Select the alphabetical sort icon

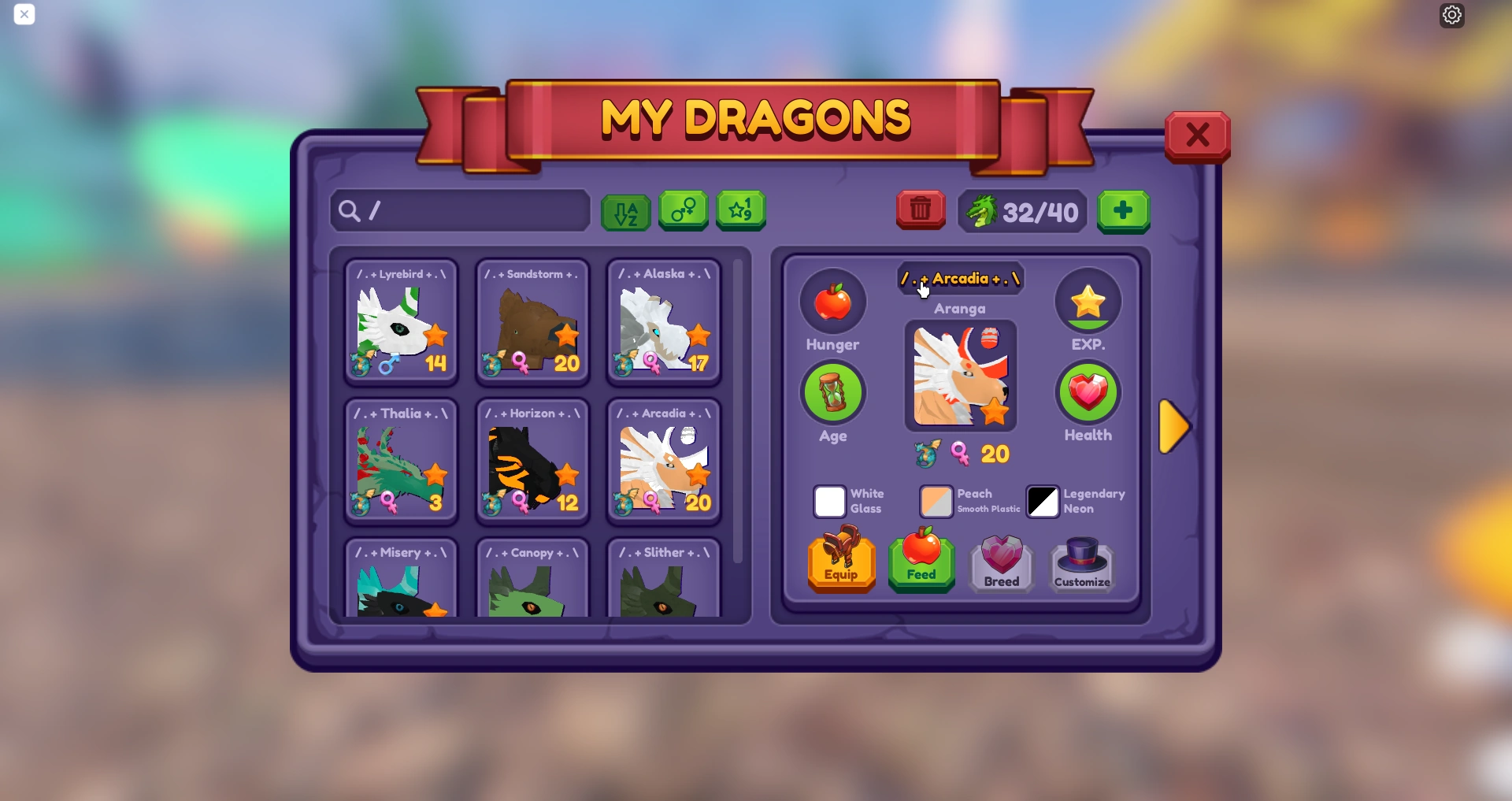point(626,211)
